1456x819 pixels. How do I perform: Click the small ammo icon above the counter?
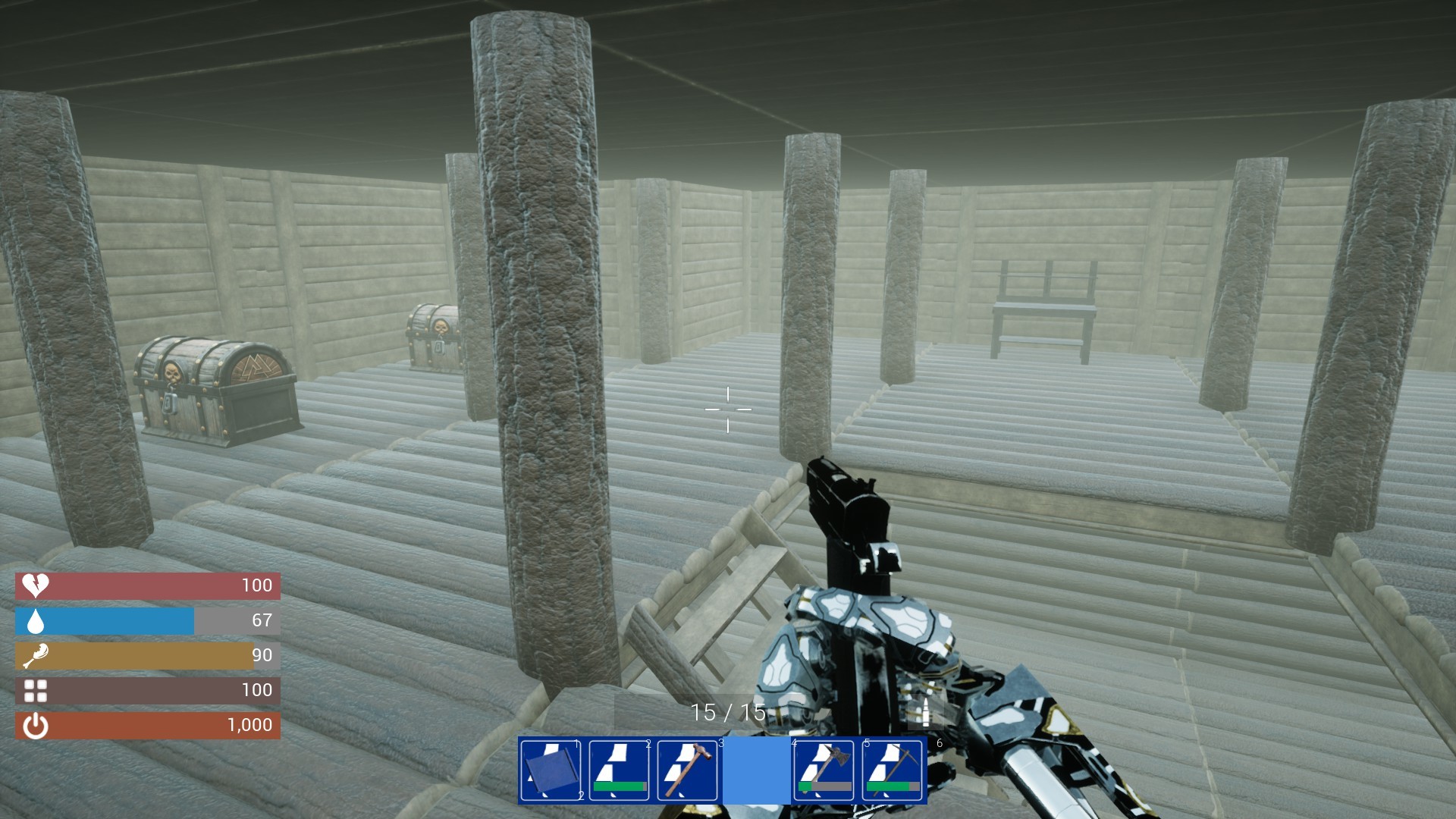pyautogui.click(x=925, y=713)
